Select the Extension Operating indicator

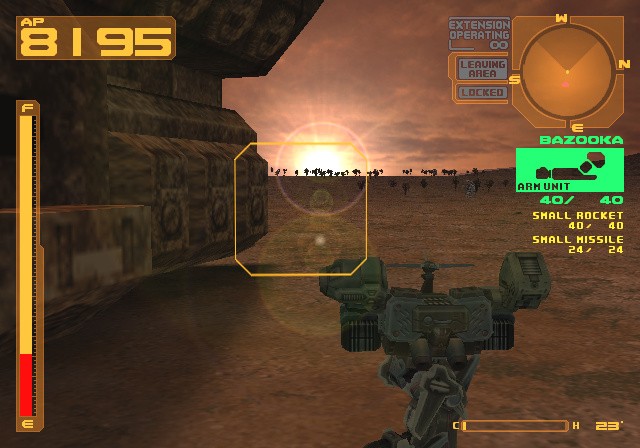(x=479, y=34)
